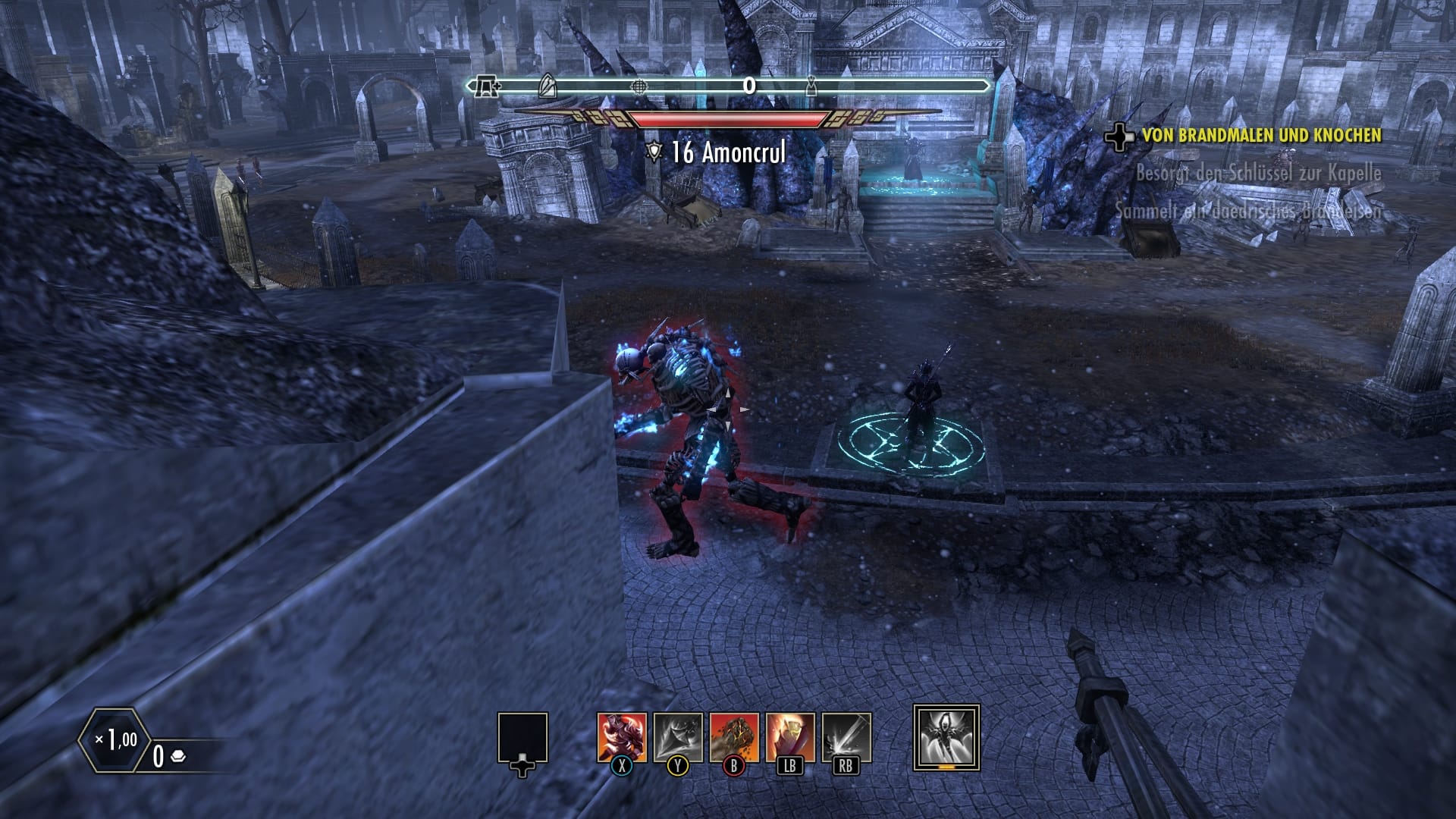The height and width of the screenshot is (819, 1456).
Task: Activate the red armored warrior ability
Action: click(622, 737)
